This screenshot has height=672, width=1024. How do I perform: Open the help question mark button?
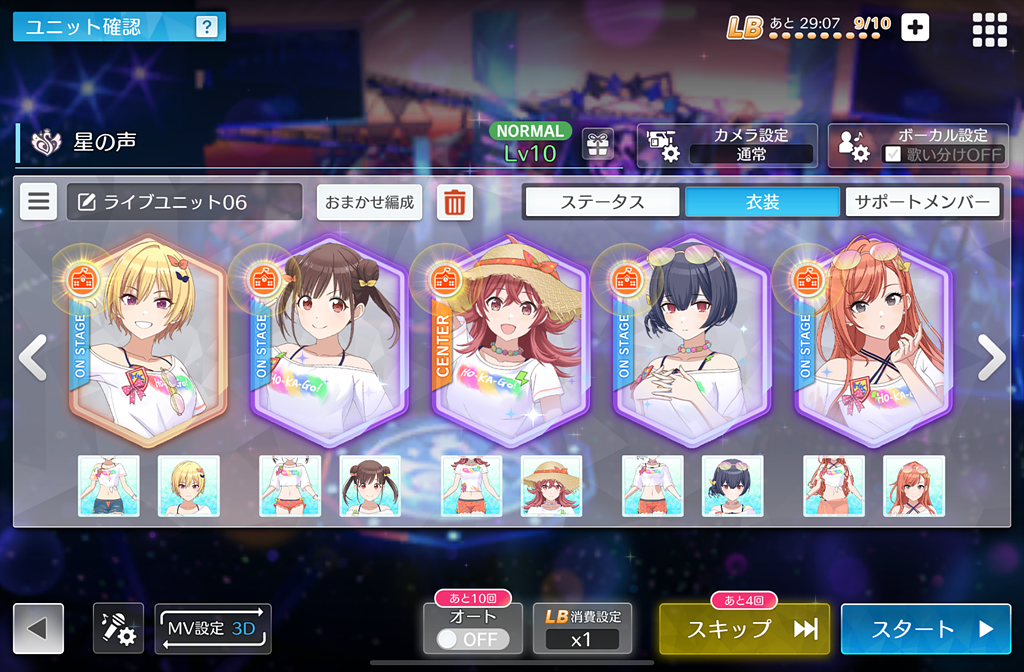point(206,27)
